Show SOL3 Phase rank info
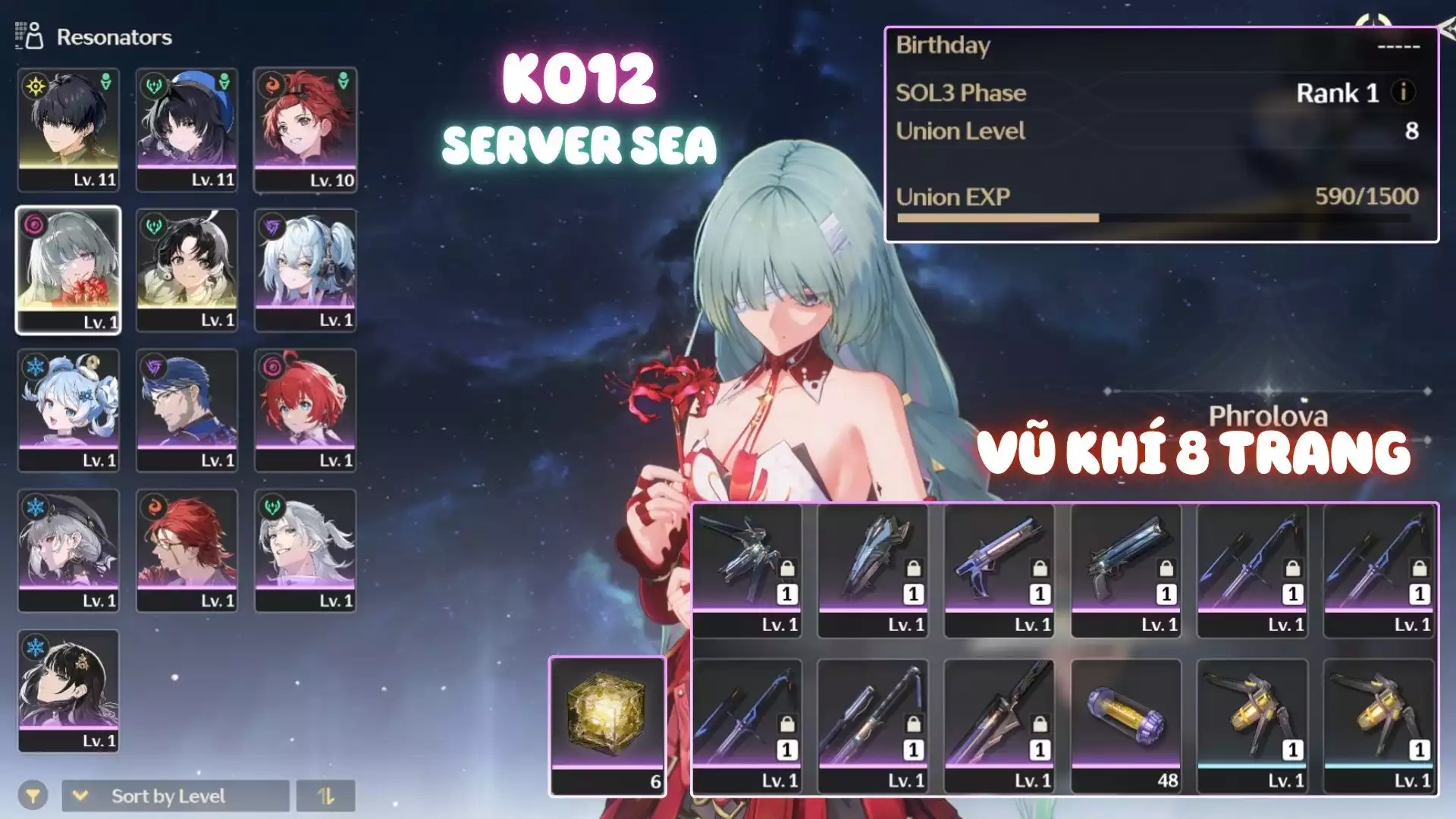Screen dimensions: 1456x819 (1403, 93)
